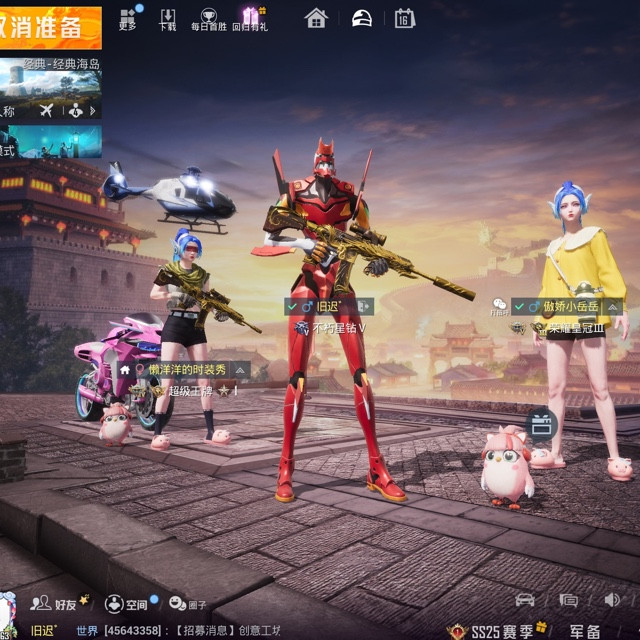Open the 更多 more menu
The image size is (640, 640).
click(x=128, y=19)
